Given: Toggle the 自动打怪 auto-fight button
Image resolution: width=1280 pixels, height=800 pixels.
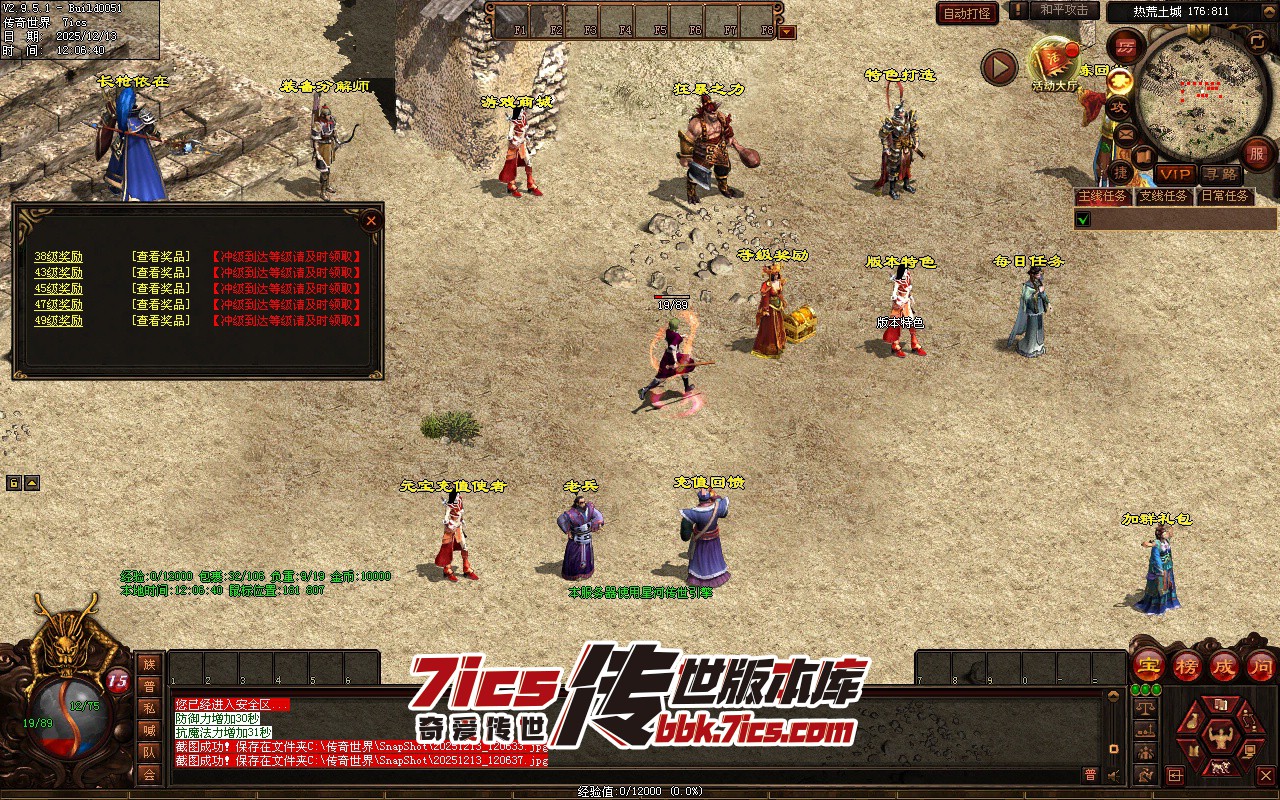Looking at the screenshot, I should tap(967, 14).
